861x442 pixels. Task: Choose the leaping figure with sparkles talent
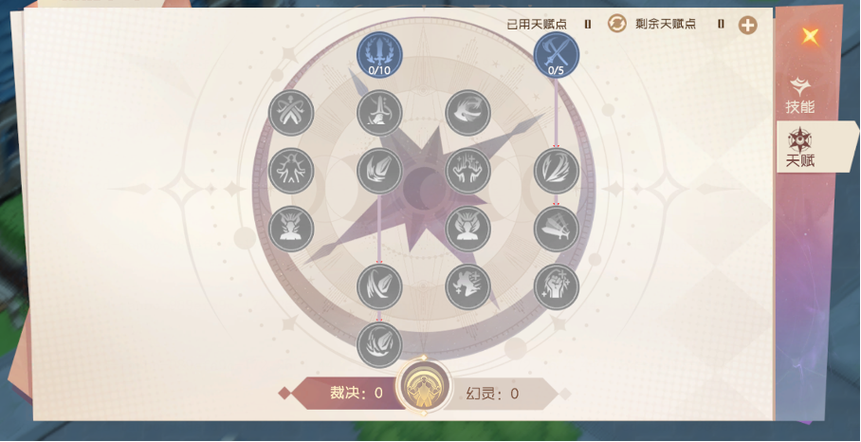tap(468, 287)
